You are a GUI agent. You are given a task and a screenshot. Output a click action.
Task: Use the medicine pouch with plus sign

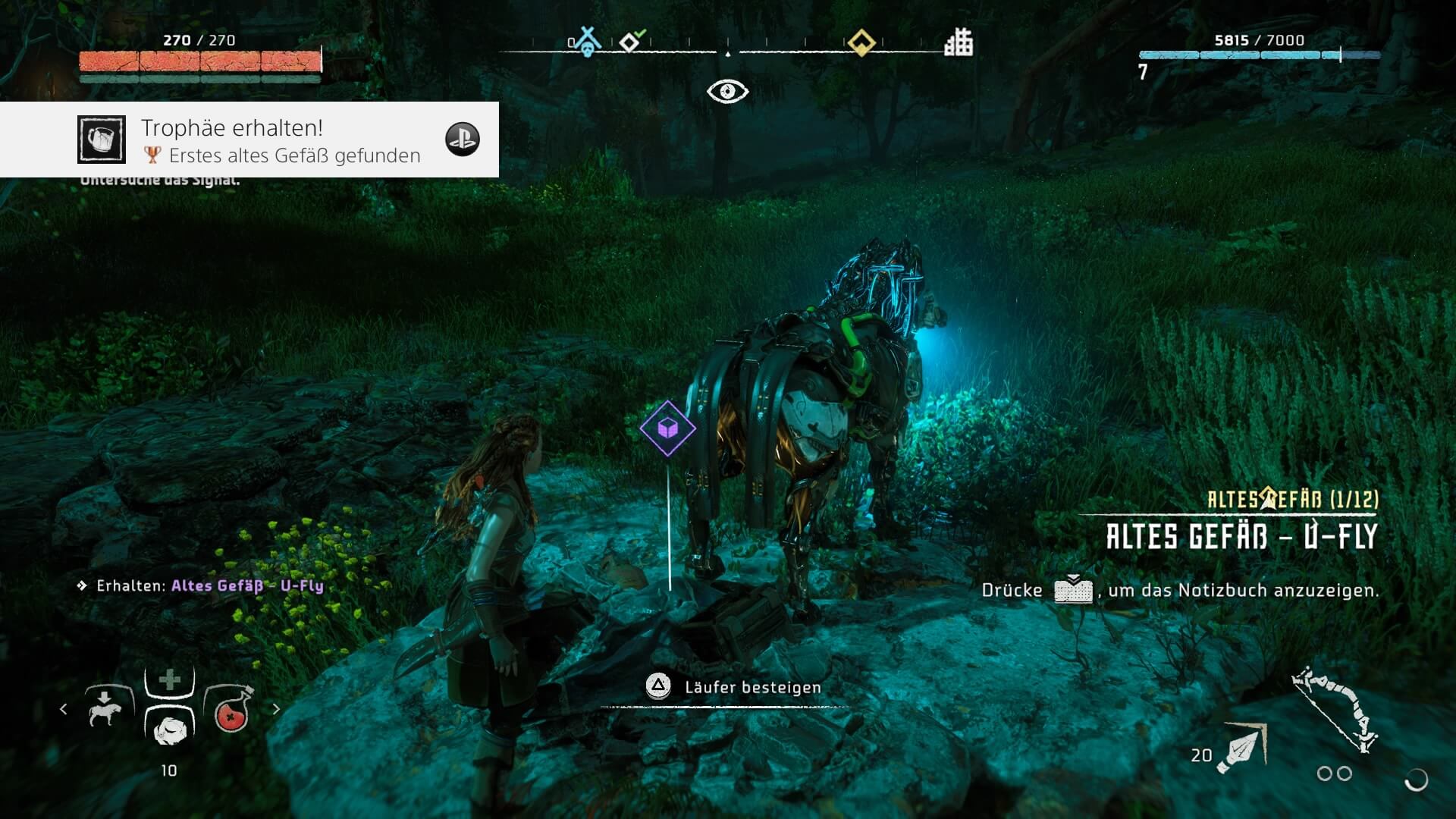(x=170, y=680)
